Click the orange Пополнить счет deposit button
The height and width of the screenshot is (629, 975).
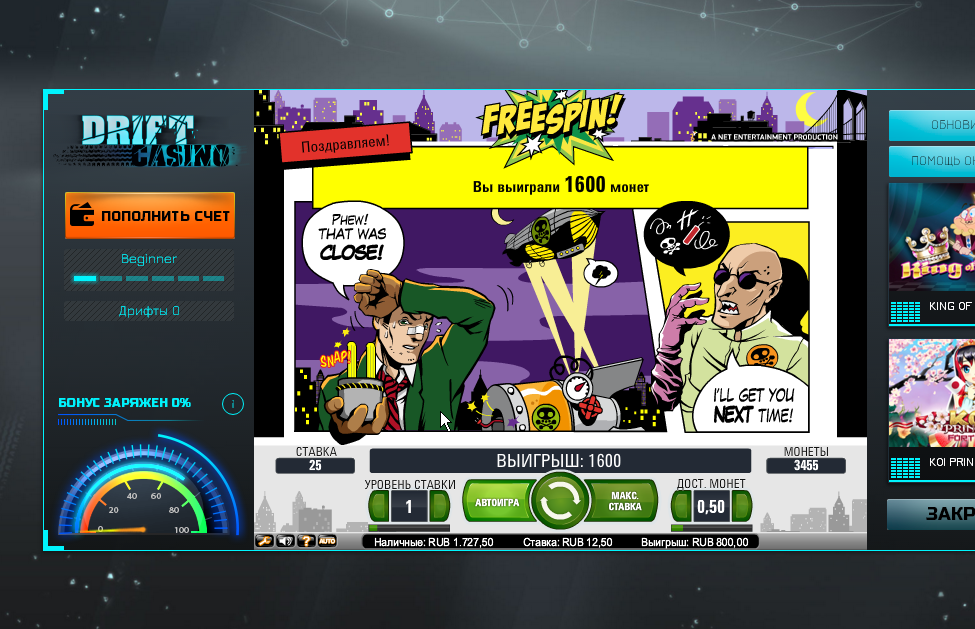coord(150,215)
